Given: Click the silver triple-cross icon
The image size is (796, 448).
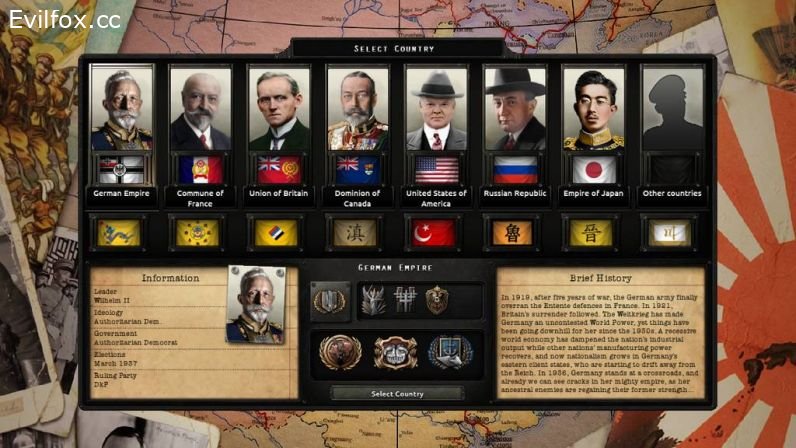Looking at the screenshot, I should tap(406, 299).
